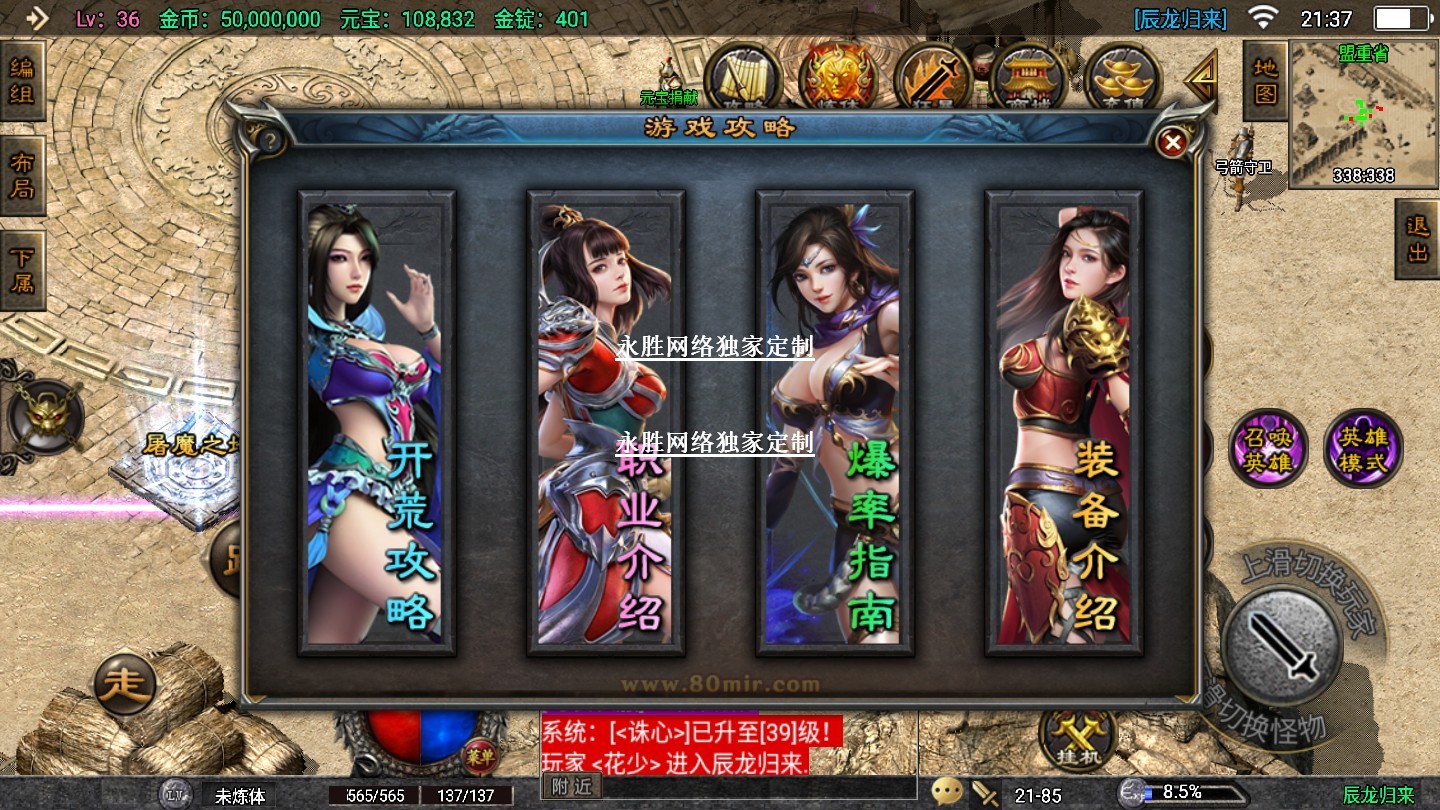The height and width of the screenshot is (810, 1440).
Task: Open the 开荒攻略 guide panel
Action: pos(377,423)
